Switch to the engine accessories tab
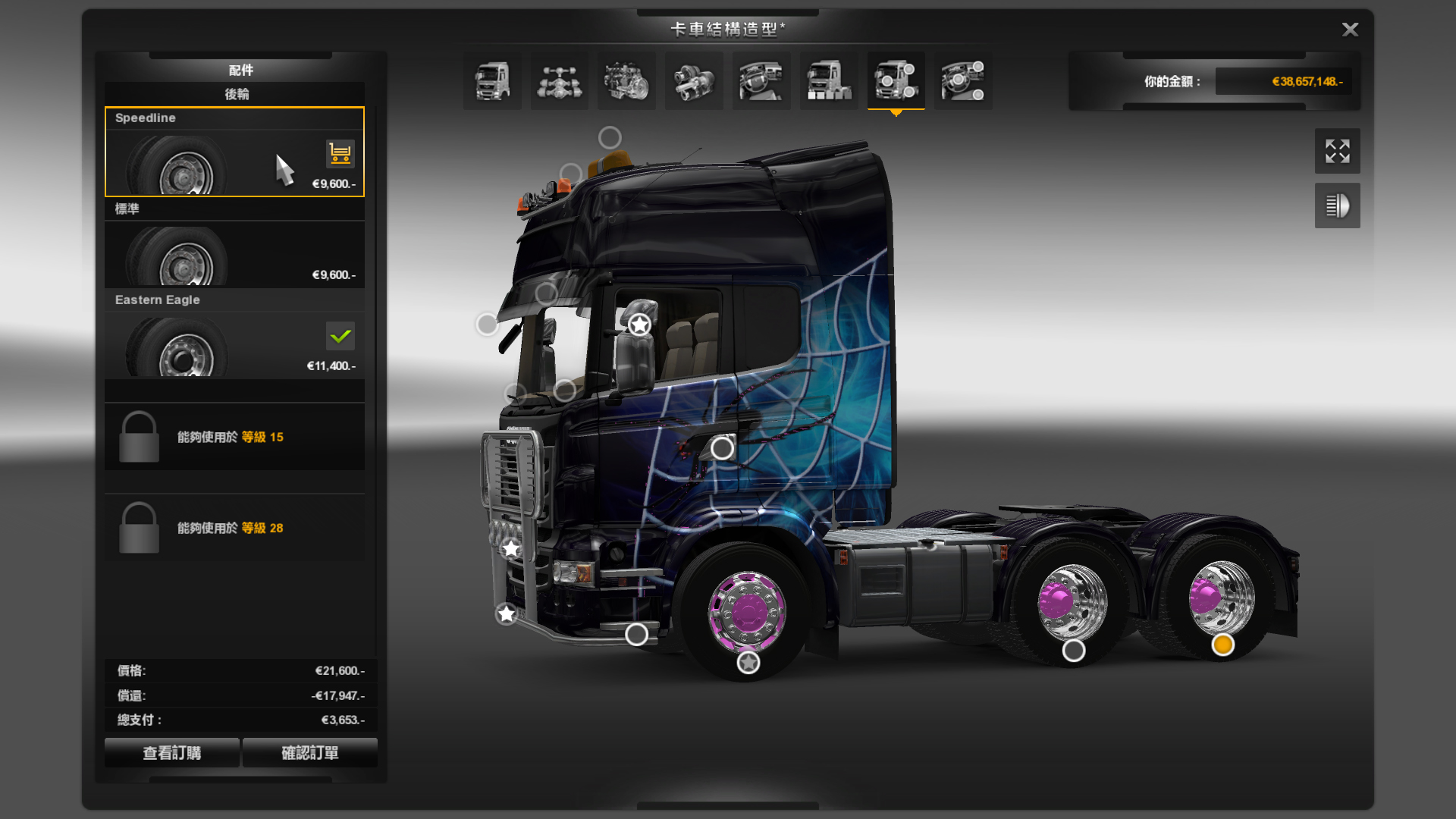 point(963,81)
